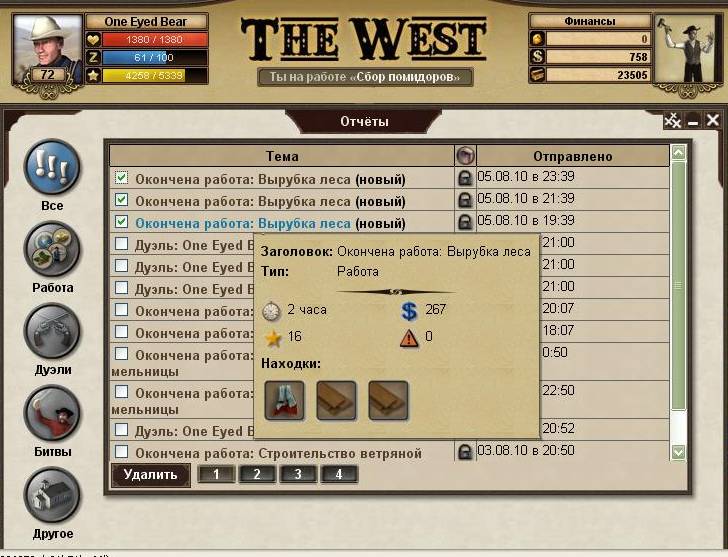This screenshot has height=557, width=728.
Task: Go to reports page 2
Action: (x=257, y=474)
